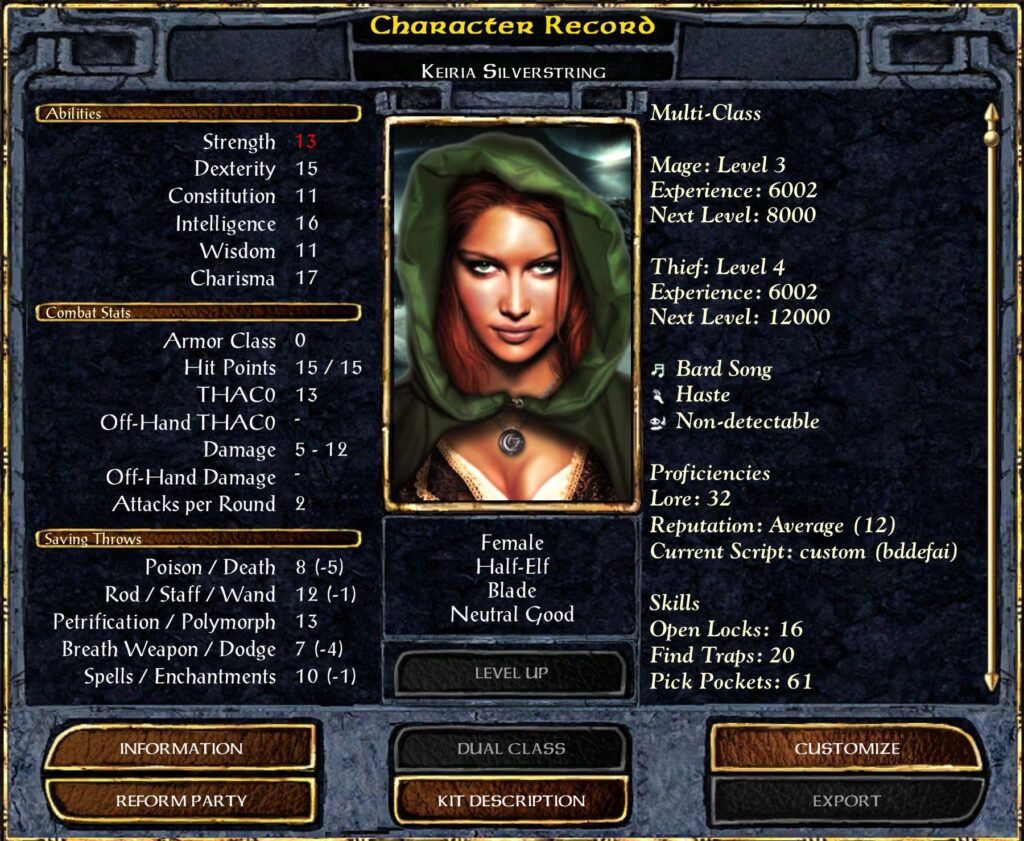Open the Information panel

(181, 748)
